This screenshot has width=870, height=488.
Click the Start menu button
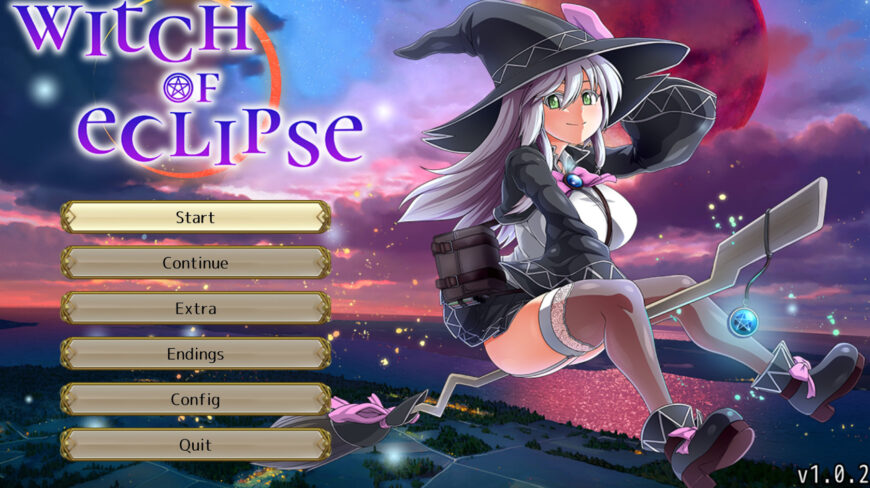coord(195,217)
